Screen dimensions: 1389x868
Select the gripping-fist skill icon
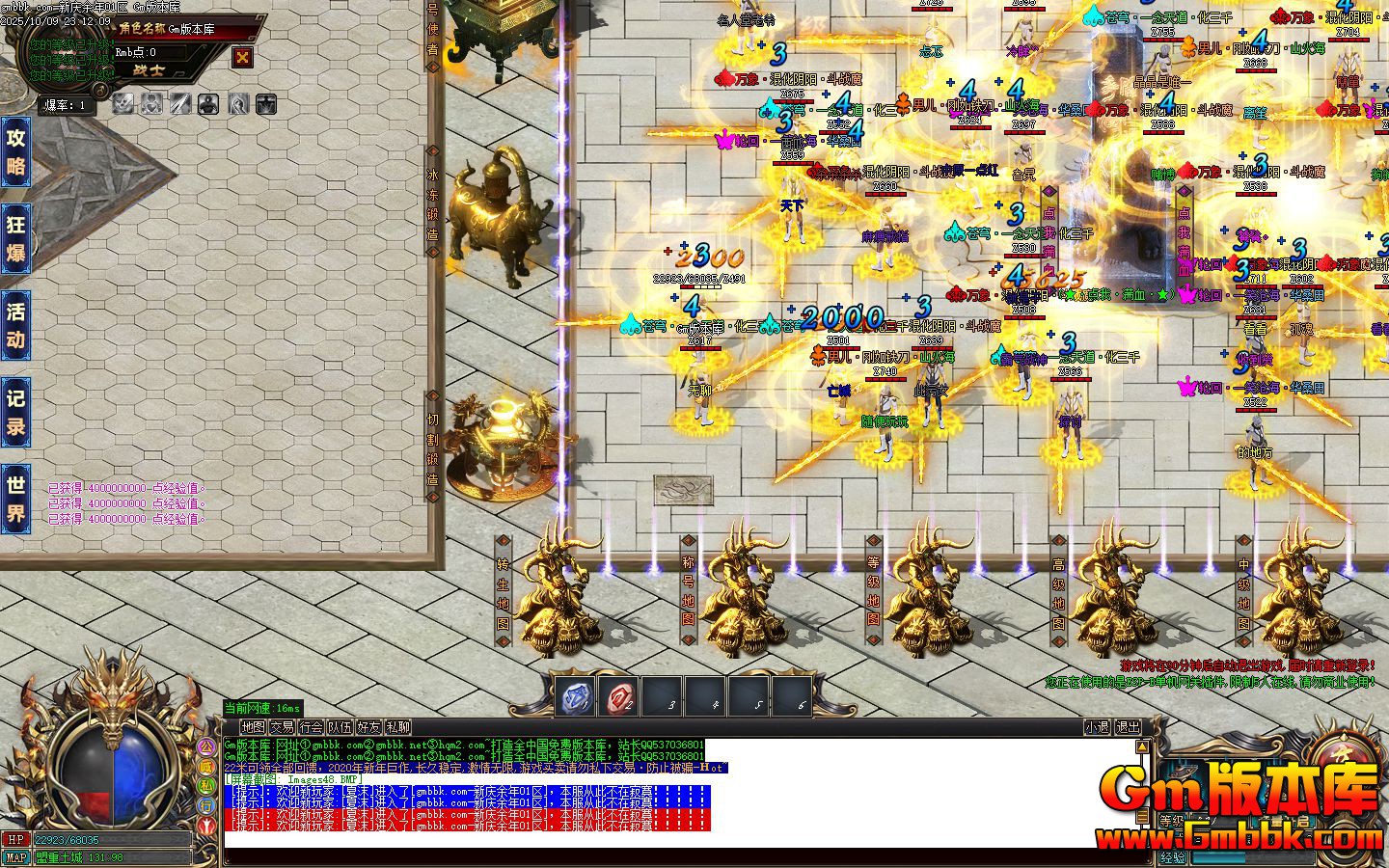tap(238, 103)
